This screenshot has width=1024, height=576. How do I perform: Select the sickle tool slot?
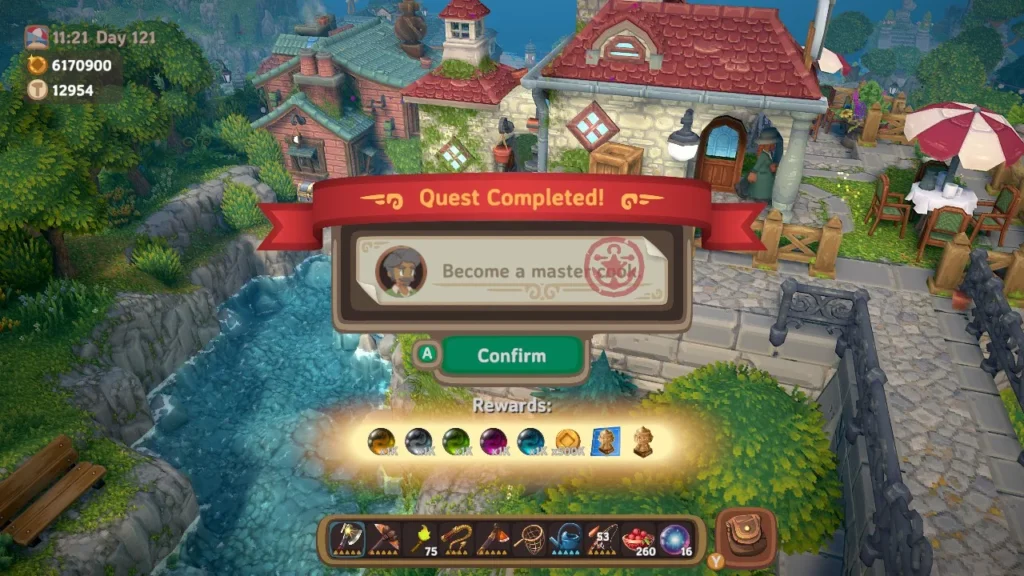coord(457,538)
